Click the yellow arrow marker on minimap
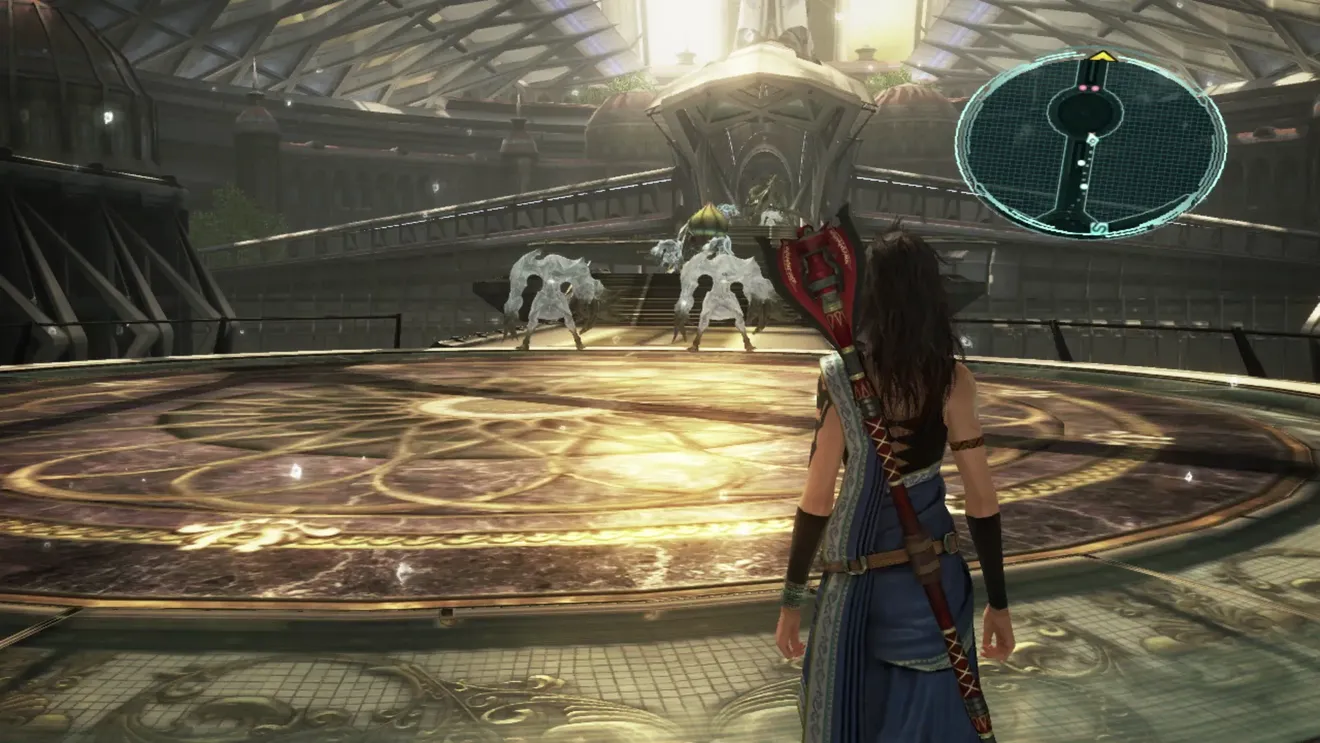The height and width of the screenshot is (743, 1320). pos(1102,57)
